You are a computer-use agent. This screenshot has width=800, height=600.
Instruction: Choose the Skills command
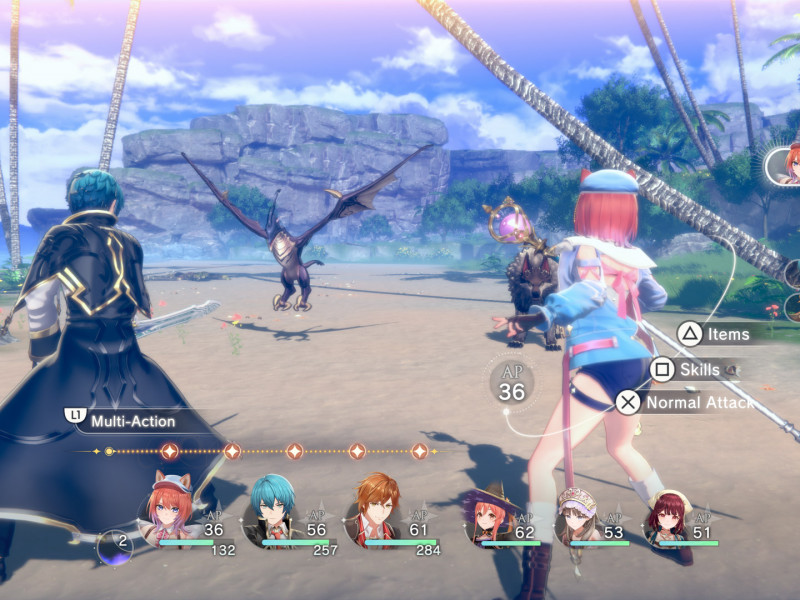click(698, 370)
